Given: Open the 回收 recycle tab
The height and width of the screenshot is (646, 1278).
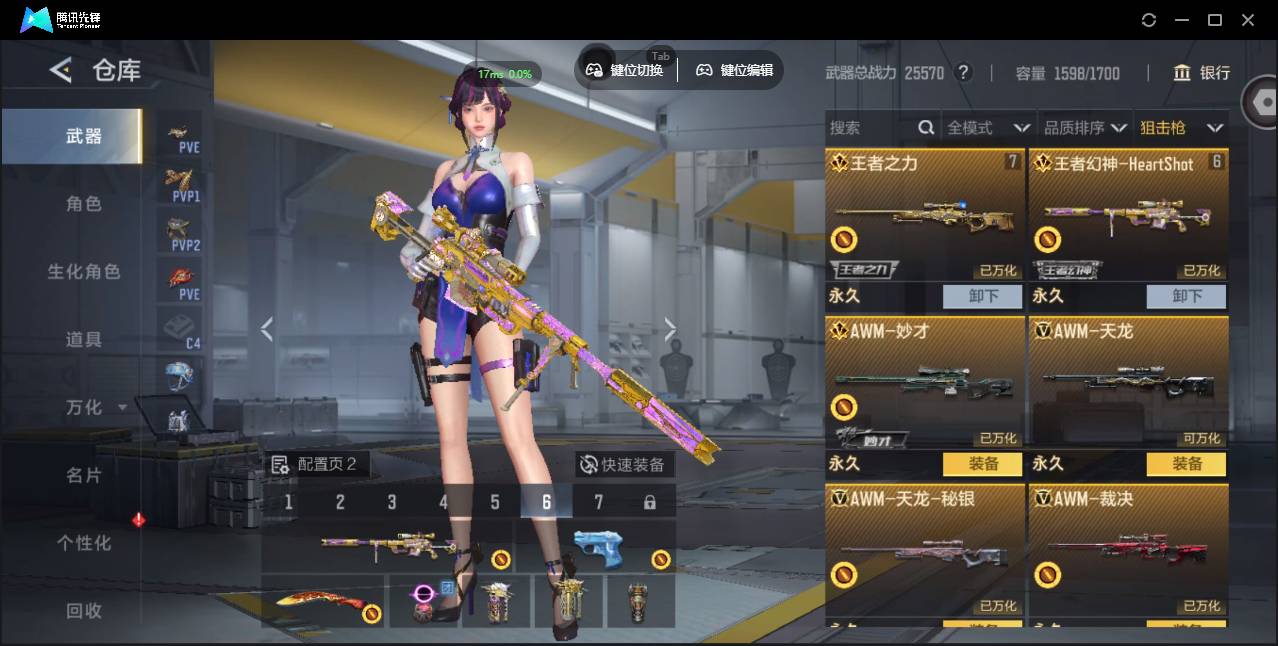Looking at the screenshot, I should (84, 610).
